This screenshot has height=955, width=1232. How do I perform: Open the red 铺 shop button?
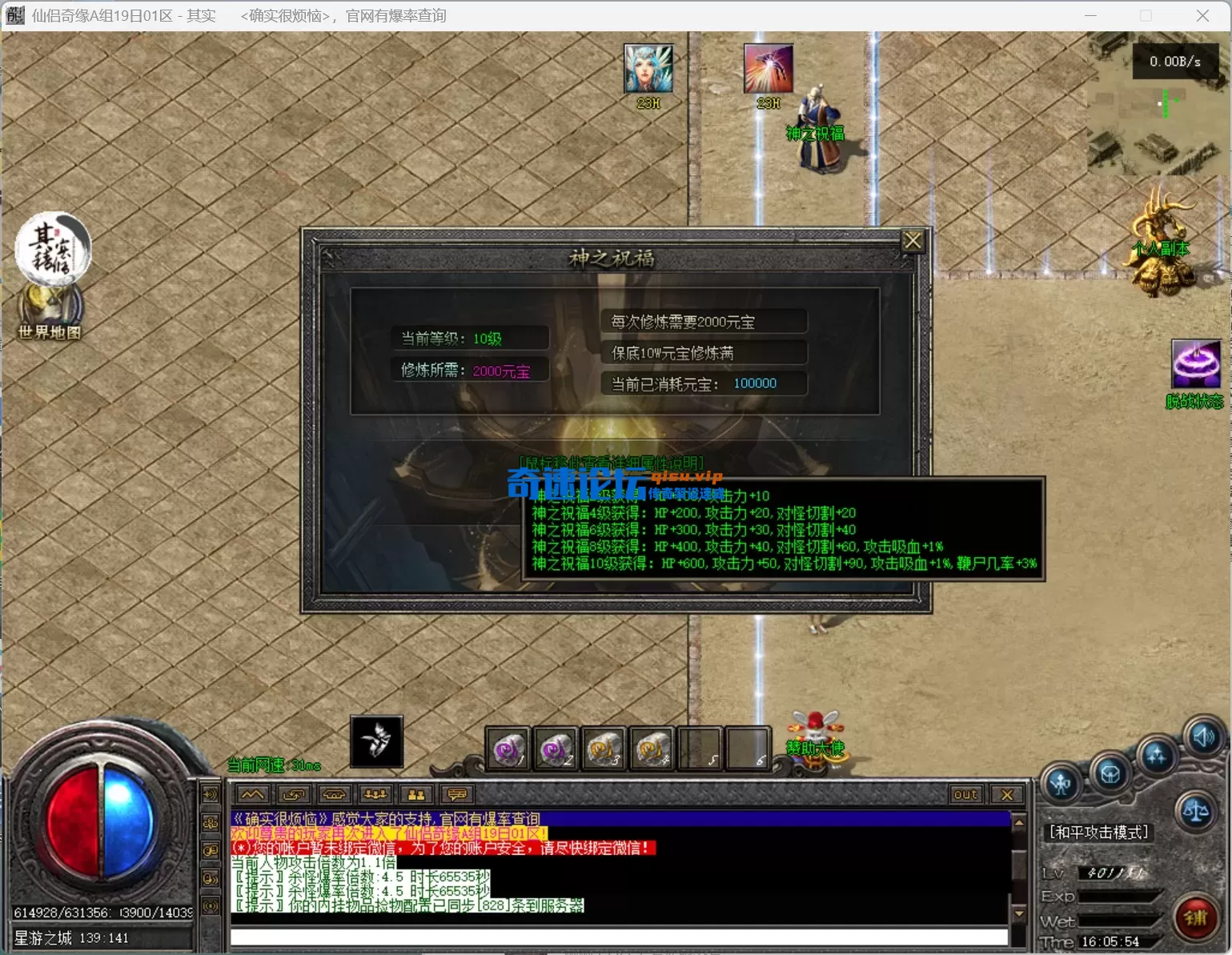click(1195, 917)
